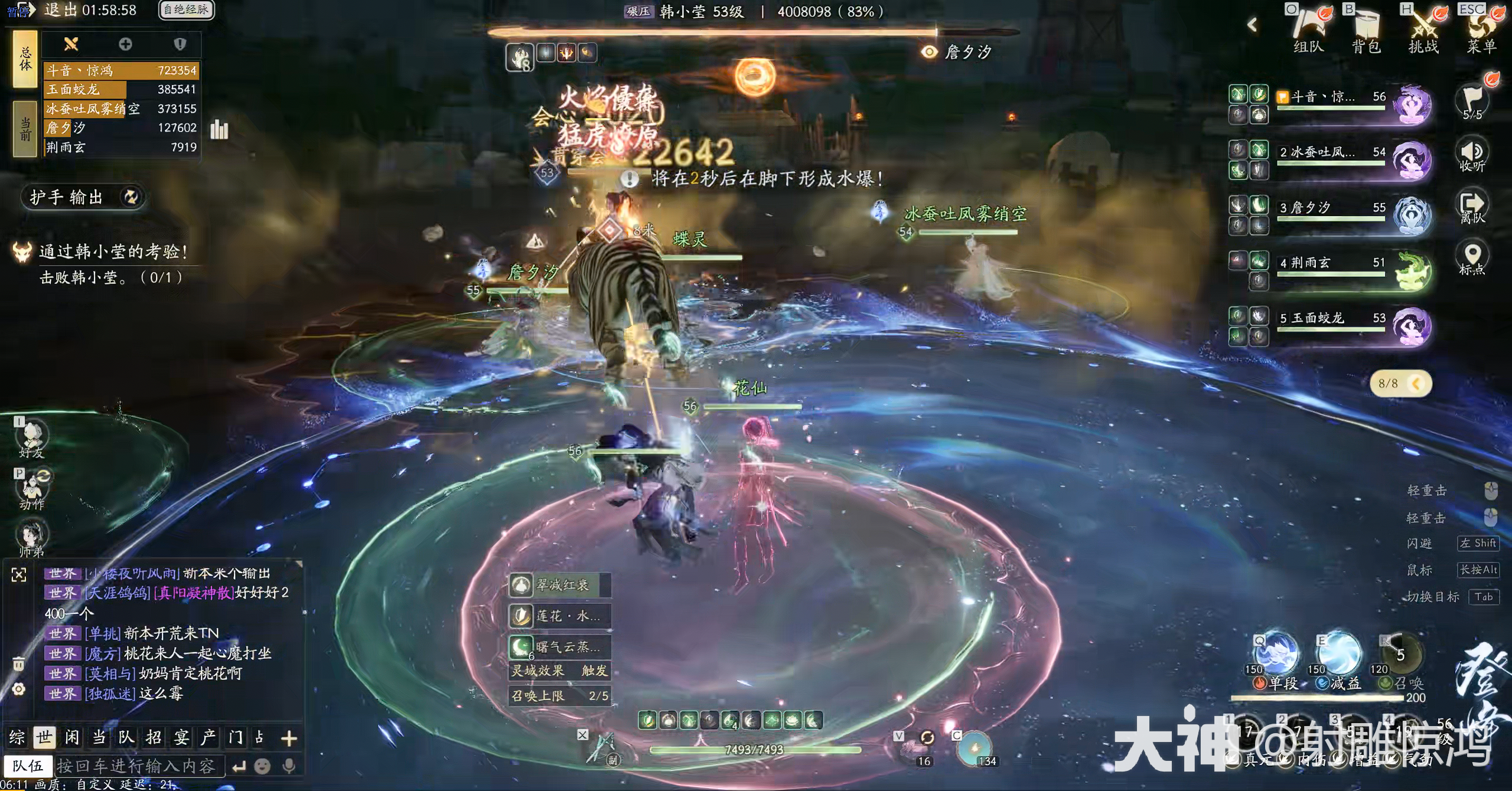
Task: Toggle the 护手 输出 mode switch
Action: tap(131, 197)
